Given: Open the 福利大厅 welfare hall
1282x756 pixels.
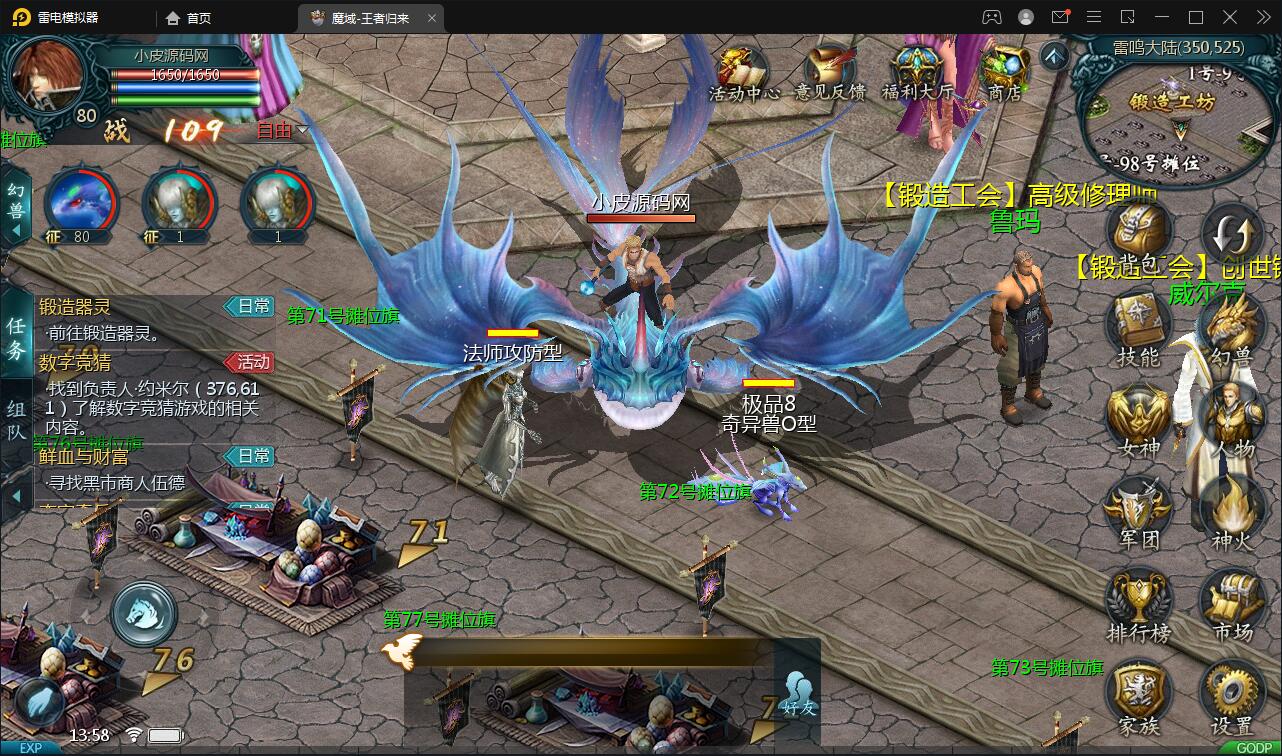Looking at the screenshot, I should (x=917, y=70).
